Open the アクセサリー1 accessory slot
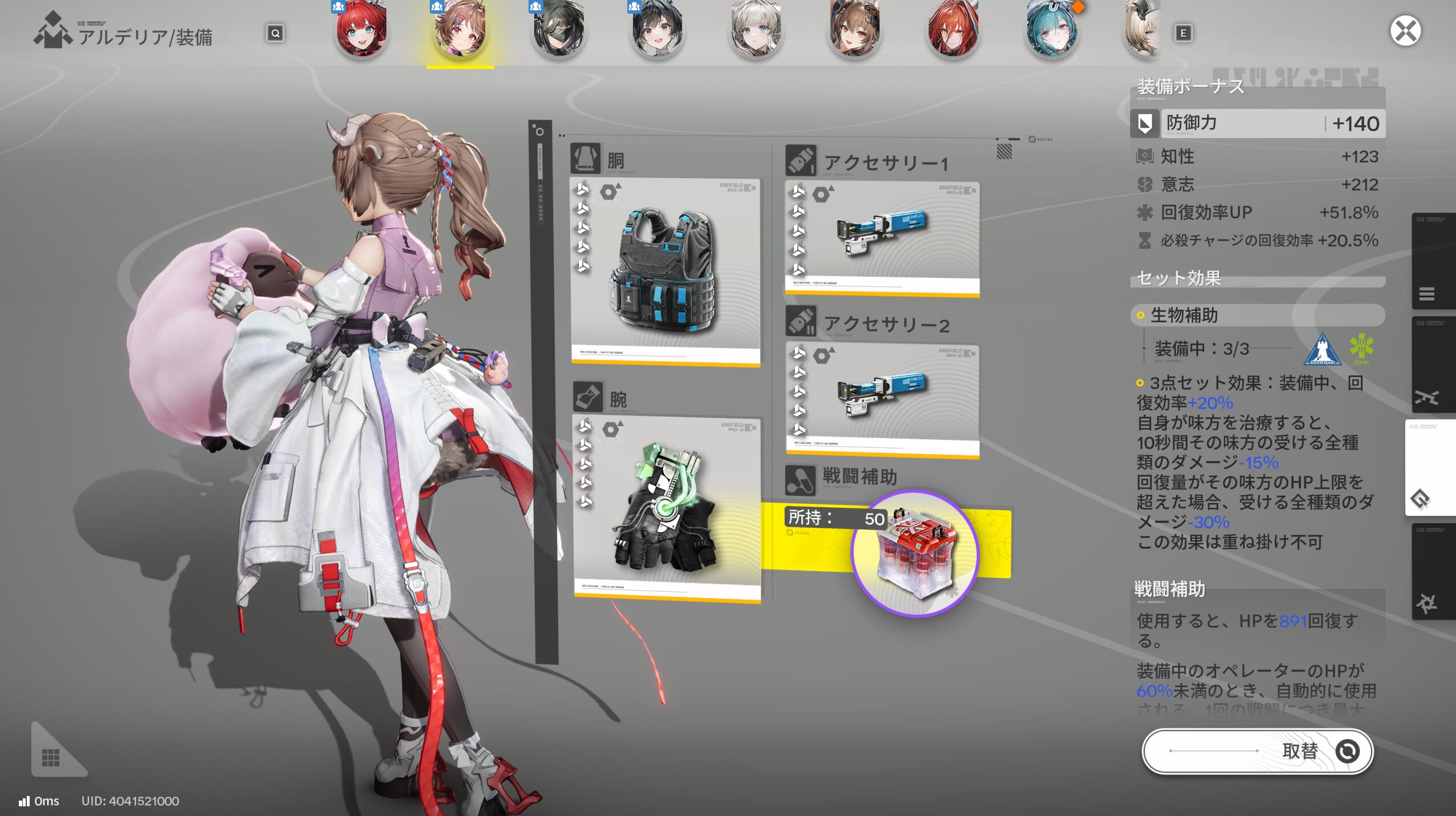 pyautogui.click(x=882, y=238)
